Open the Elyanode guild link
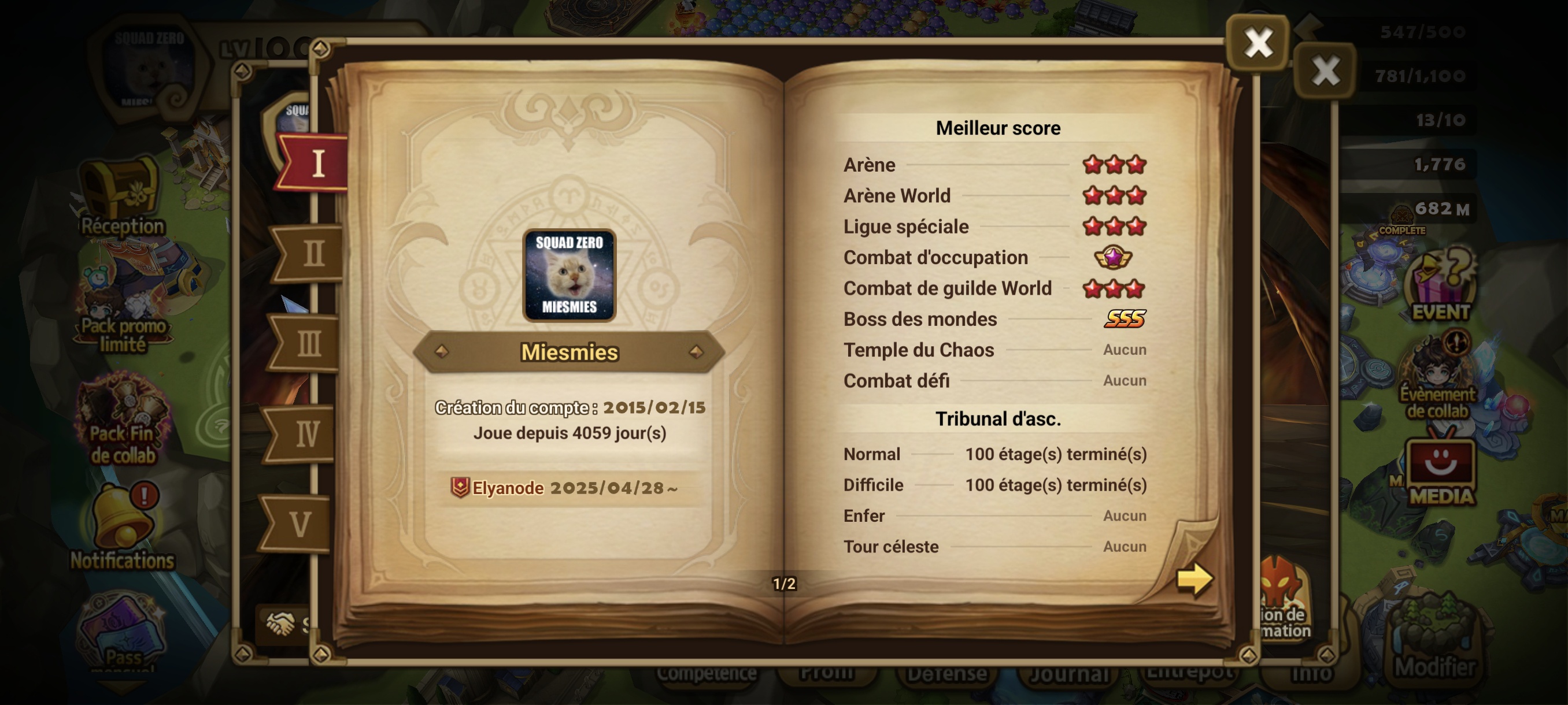 coord(506,488)
